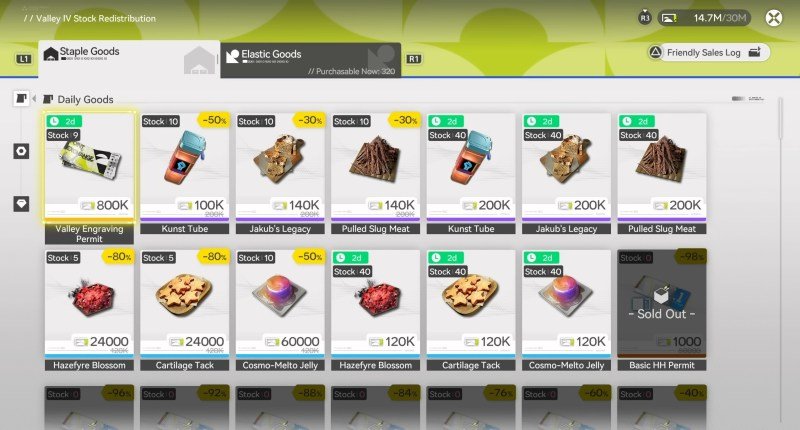Select the 200K Pulled Slug Meat
The width and height of the screenshot is (800, 430).
pos(661,167)
